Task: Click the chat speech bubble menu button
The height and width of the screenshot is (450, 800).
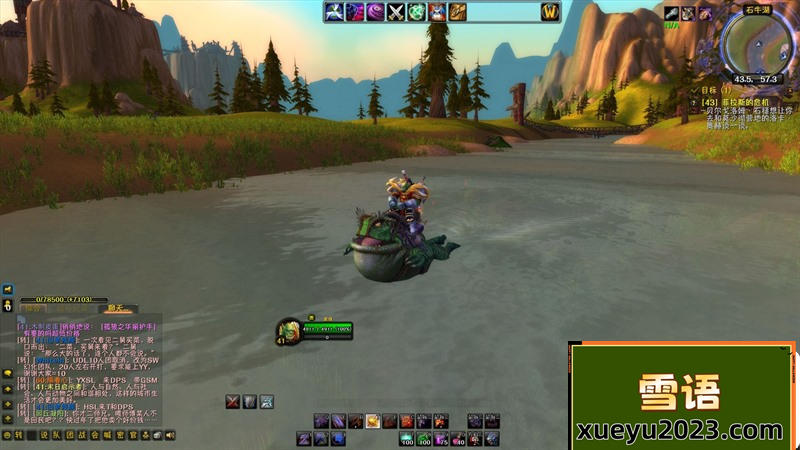Action: point(7,374)
